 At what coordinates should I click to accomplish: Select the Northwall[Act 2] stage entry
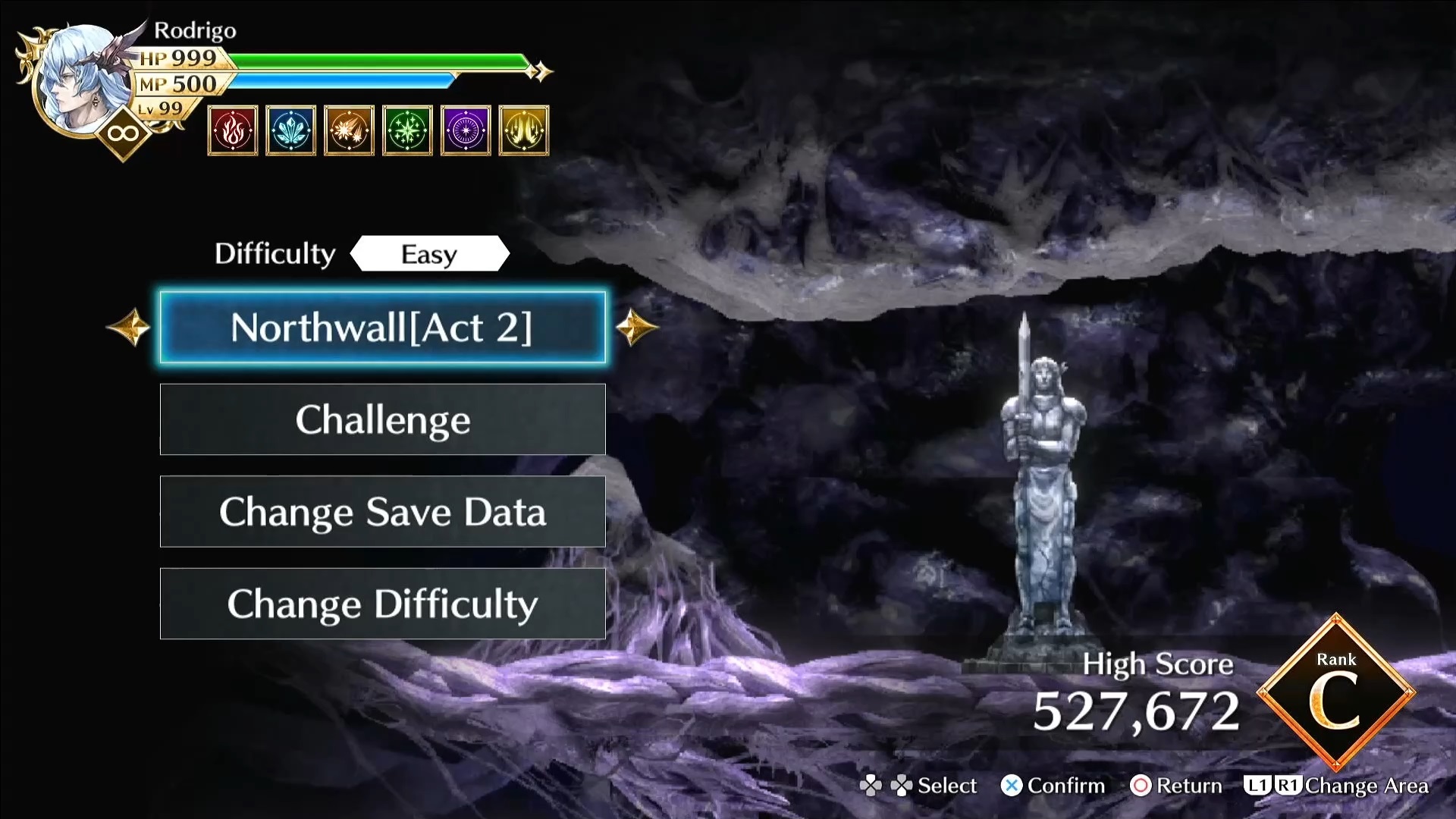pos(382,328)
